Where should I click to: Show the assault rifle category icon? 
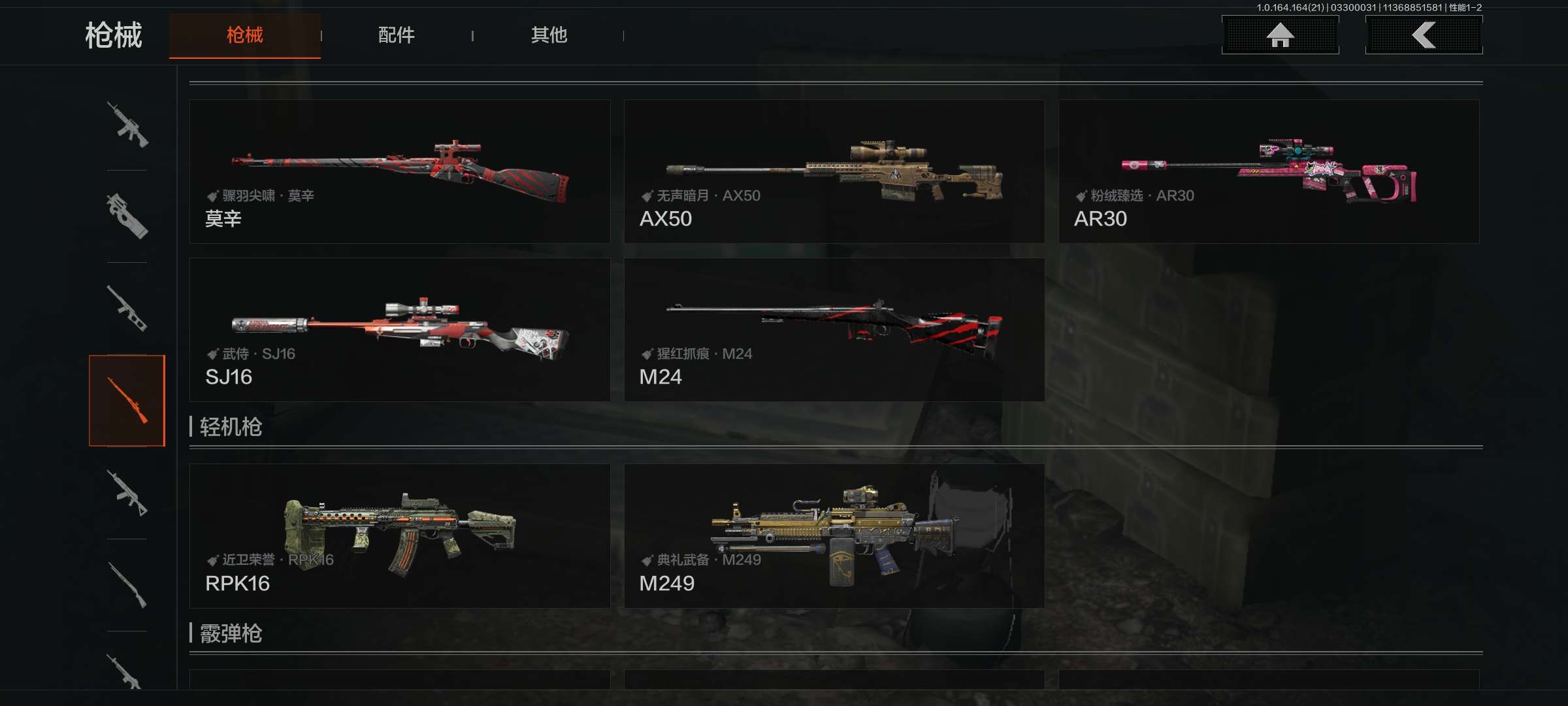pyautogui.click(x=127, y=124)
